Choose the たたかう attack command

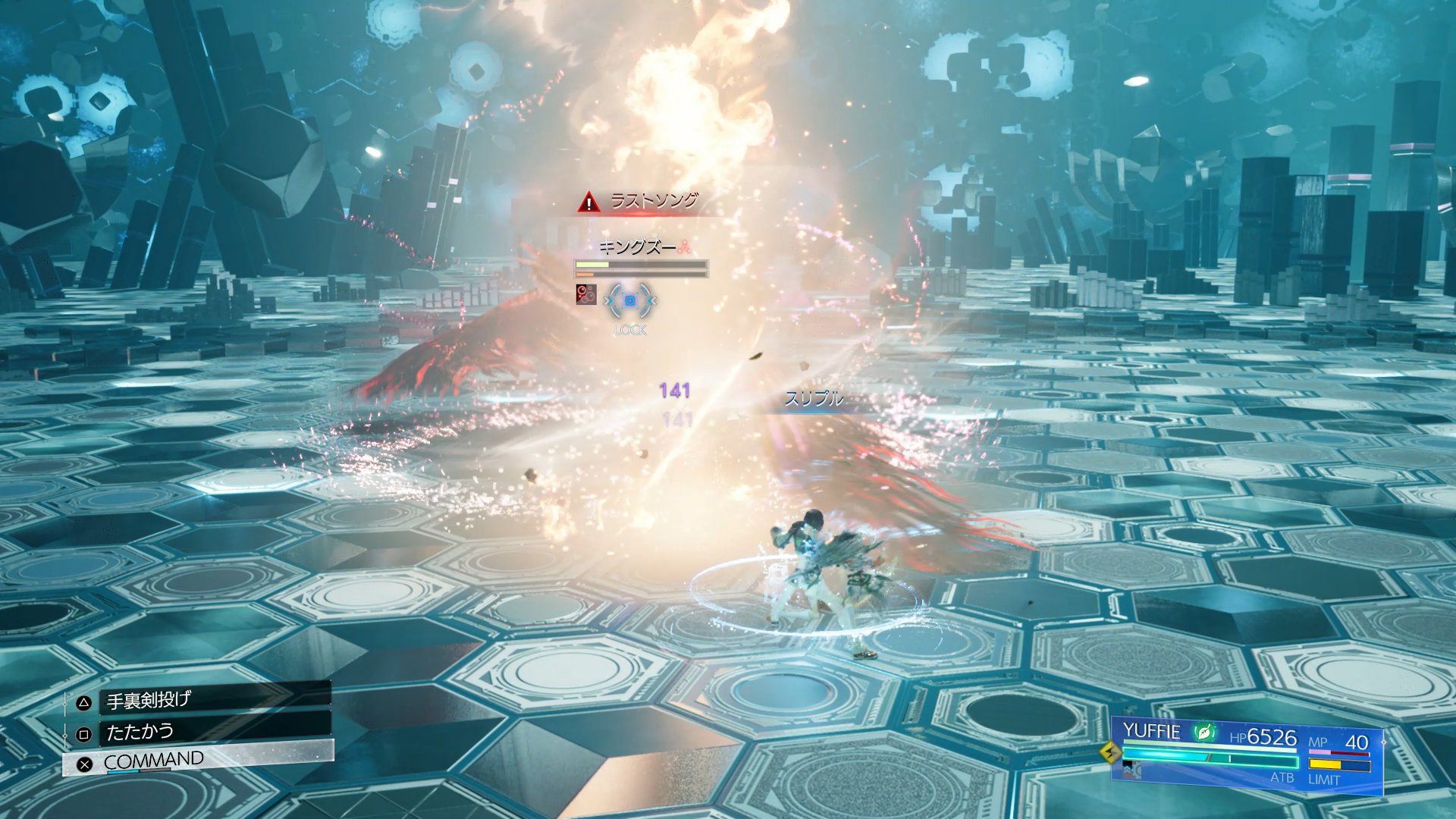coord(205,733)
